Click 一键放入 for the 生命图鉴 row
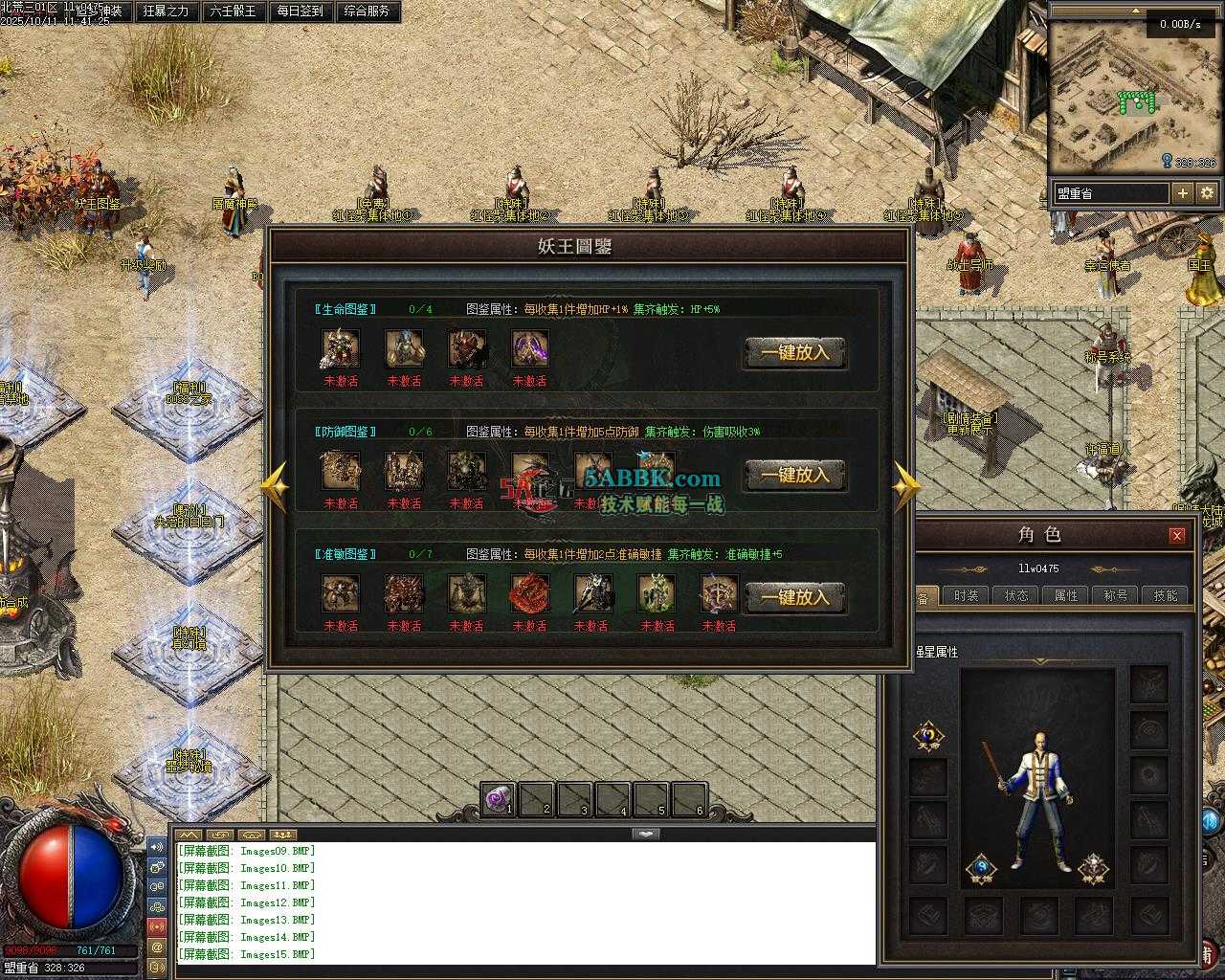The height and width of the screenshot is (980, 1225). tap(795, 352)
